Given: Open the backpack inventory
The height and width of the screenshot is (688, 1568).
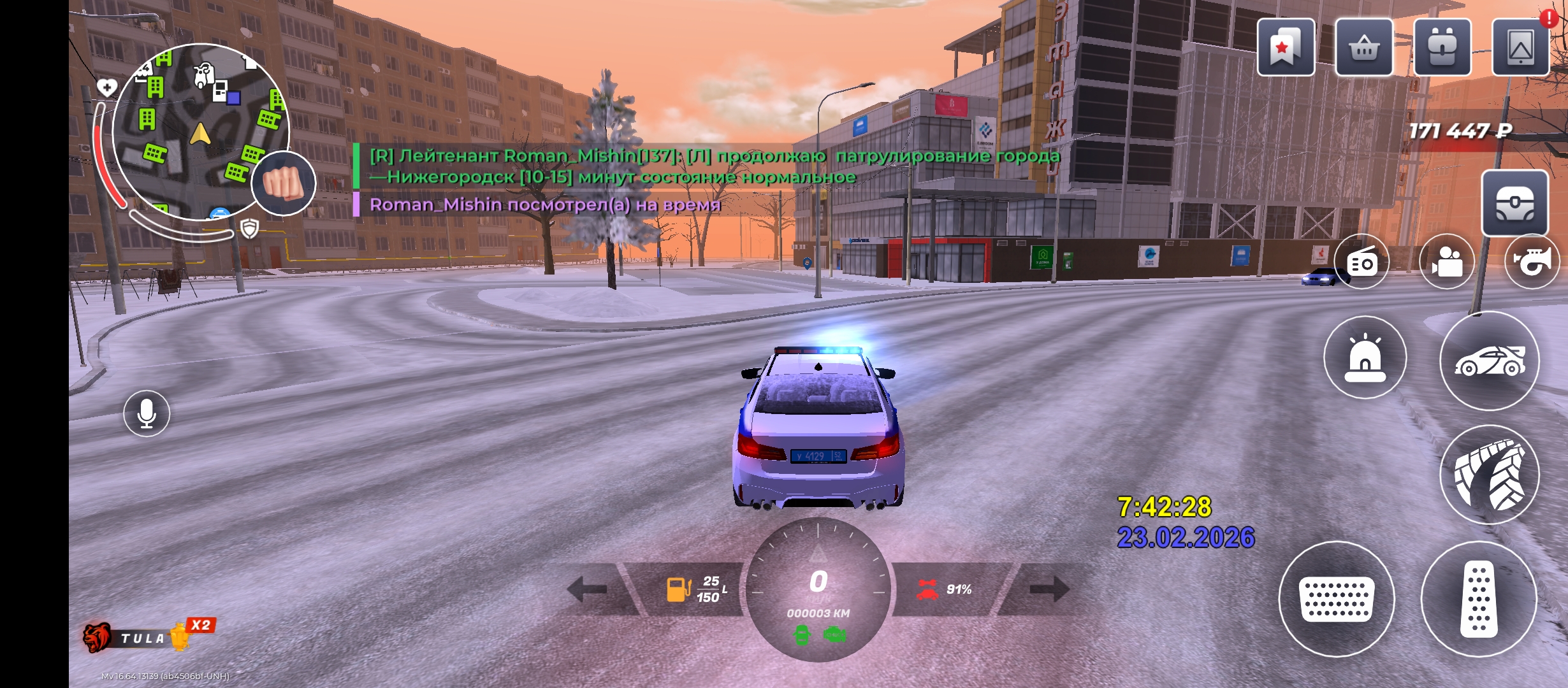Looking at the screenshot, I should point(1442,48).
